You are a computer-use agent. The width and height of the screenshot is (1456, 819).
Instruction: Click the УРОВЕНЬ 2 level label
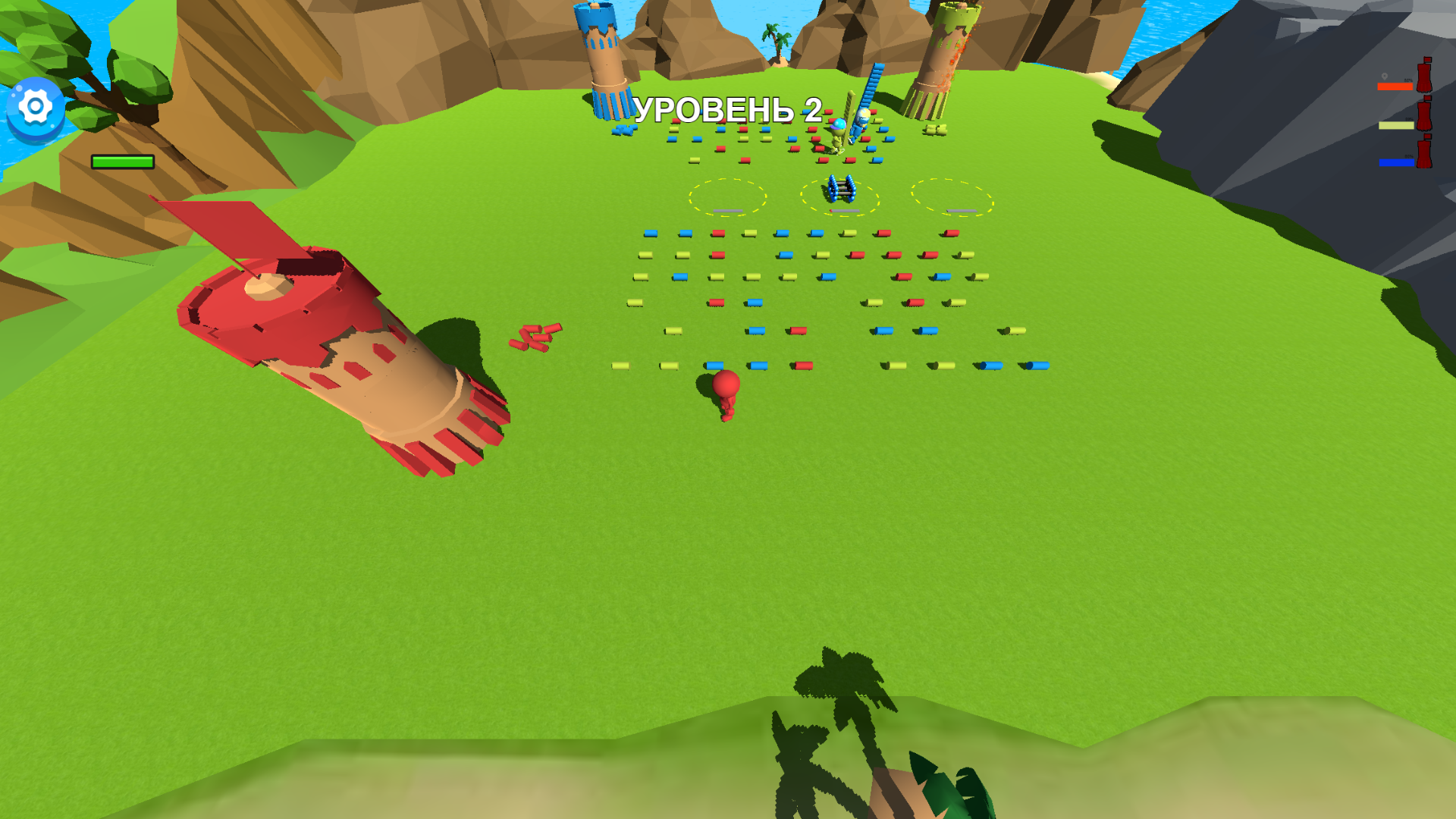[728, 110]
